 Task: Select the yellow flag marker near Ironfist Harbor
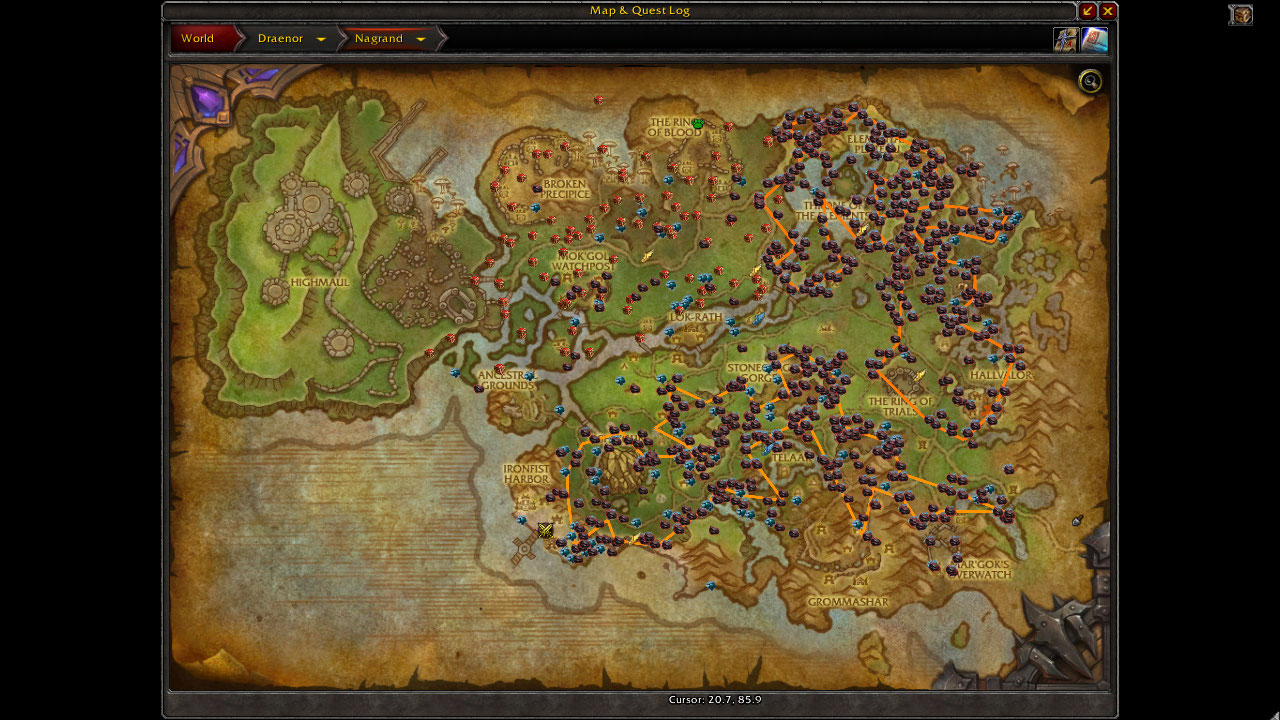click(545, 530)
